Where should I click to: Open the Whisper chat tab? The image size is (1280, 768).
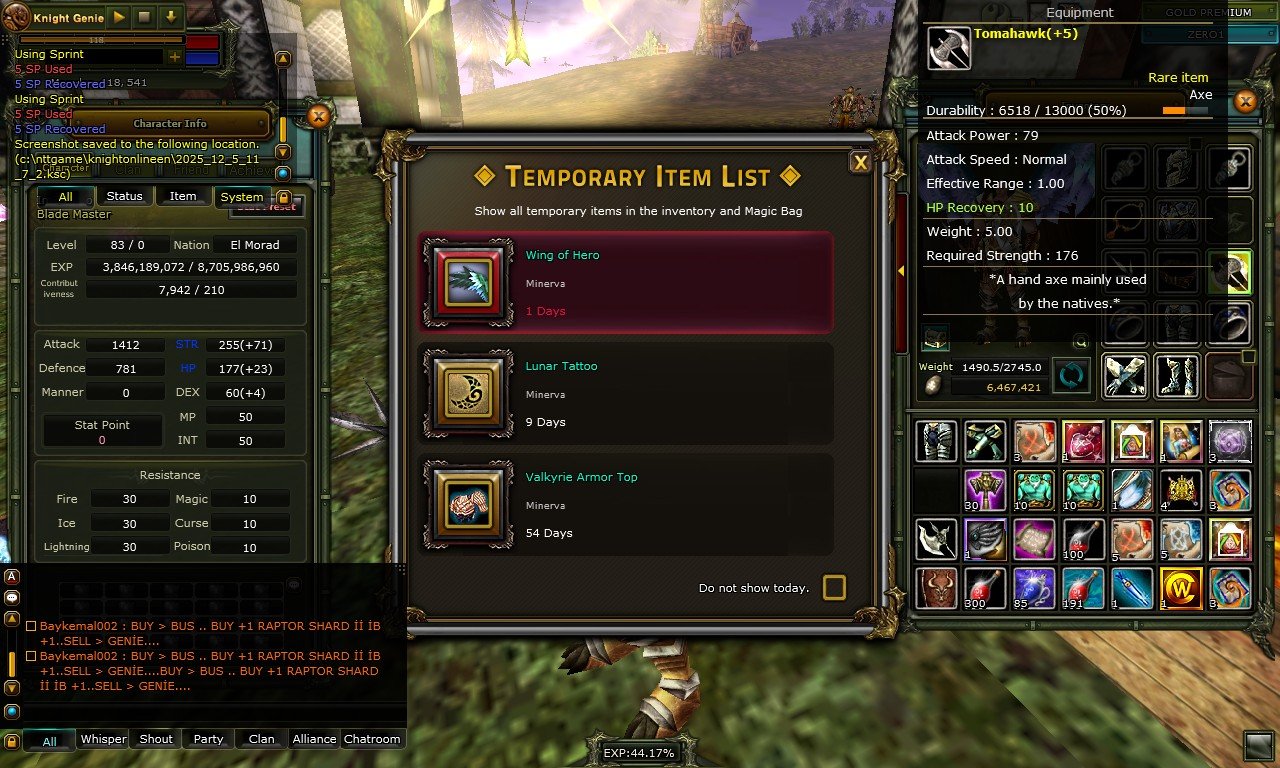tap(103, 739)
